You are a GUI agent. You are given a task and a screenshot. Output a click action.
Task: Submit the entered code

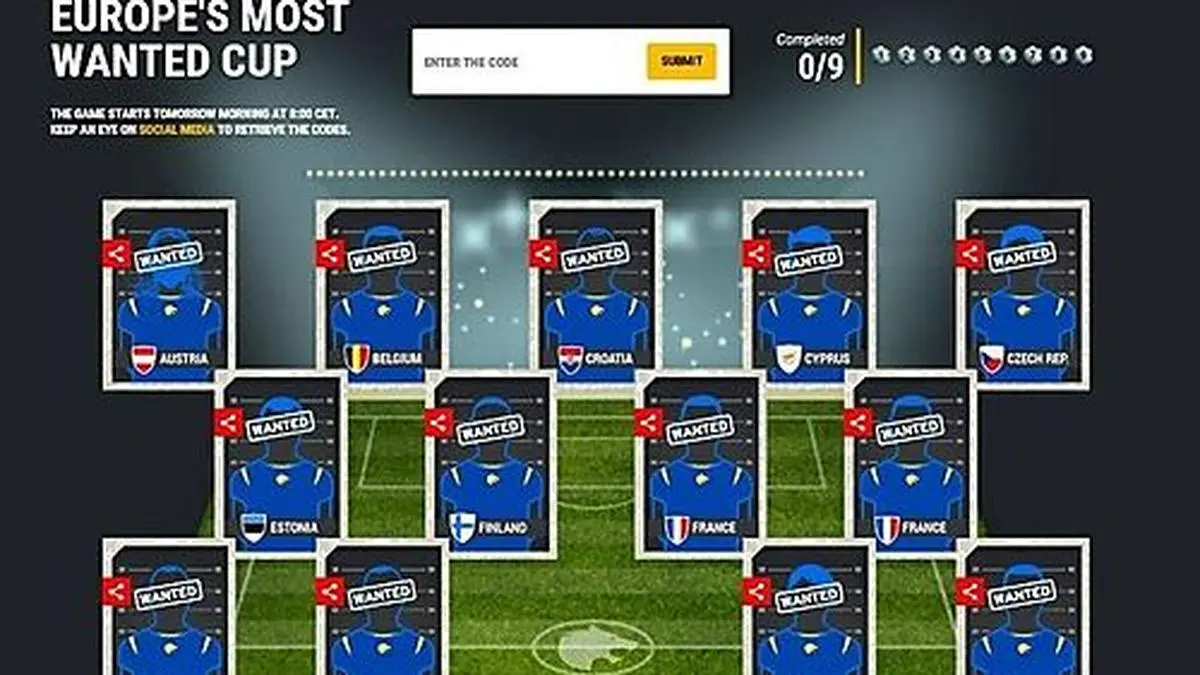tap(681, 61)
